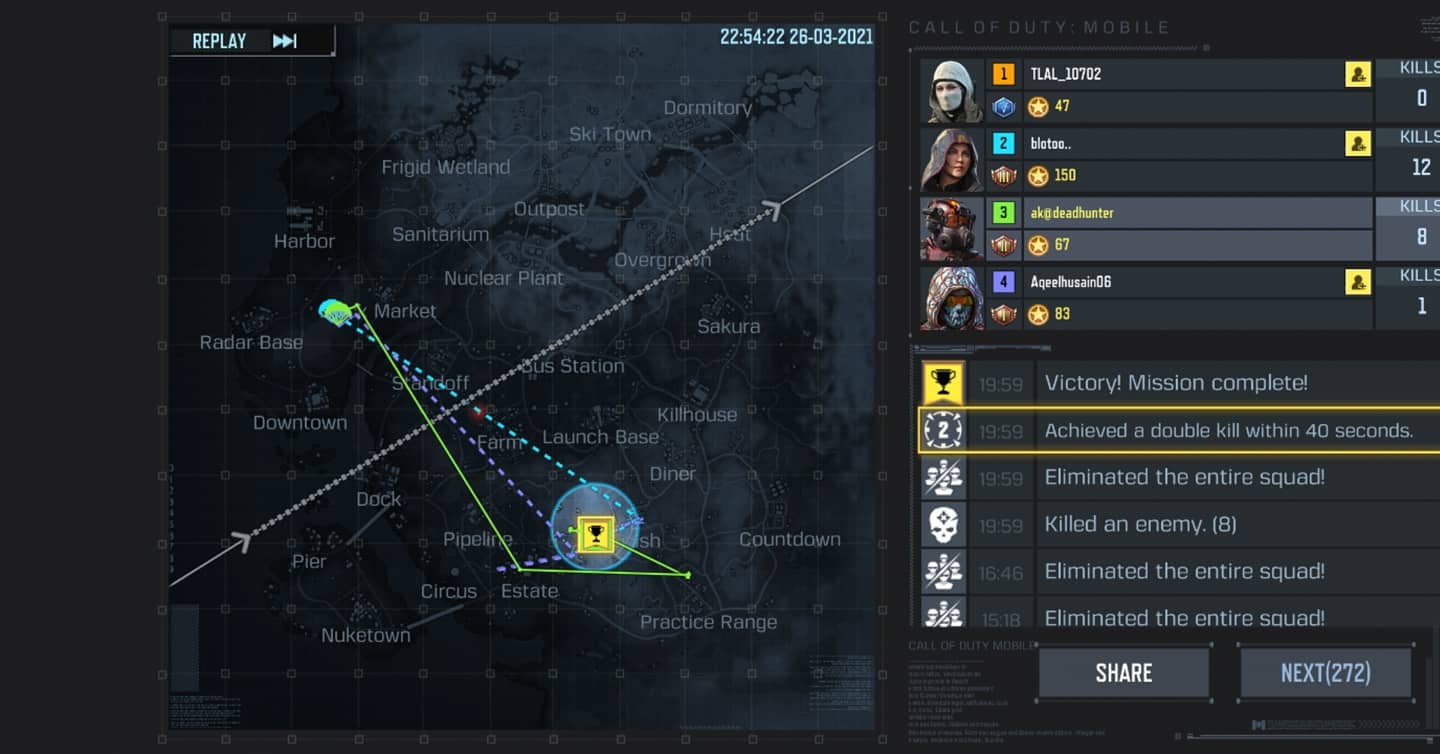Select the Victory! Mission complete event
Viewport: 1440px width, 754px height.
[1176, 383]
